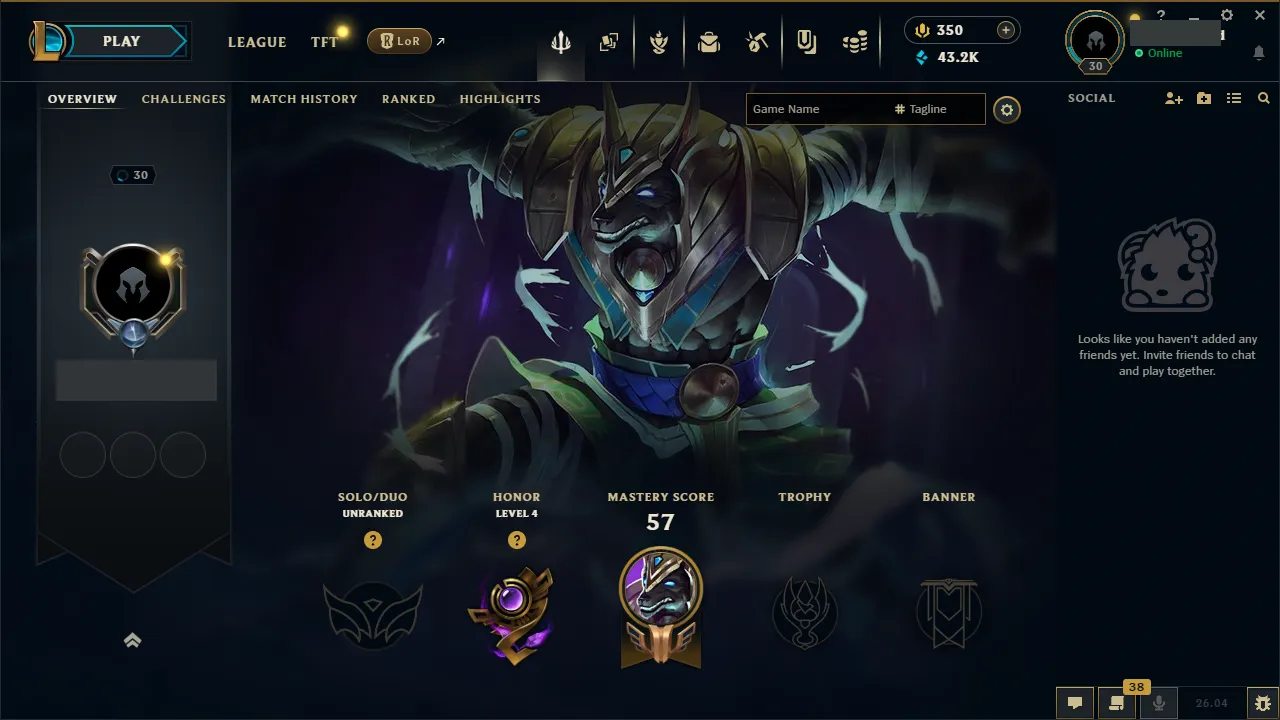
Task: Open Clash via the trophy icon
Action: [x=659, y=41]
